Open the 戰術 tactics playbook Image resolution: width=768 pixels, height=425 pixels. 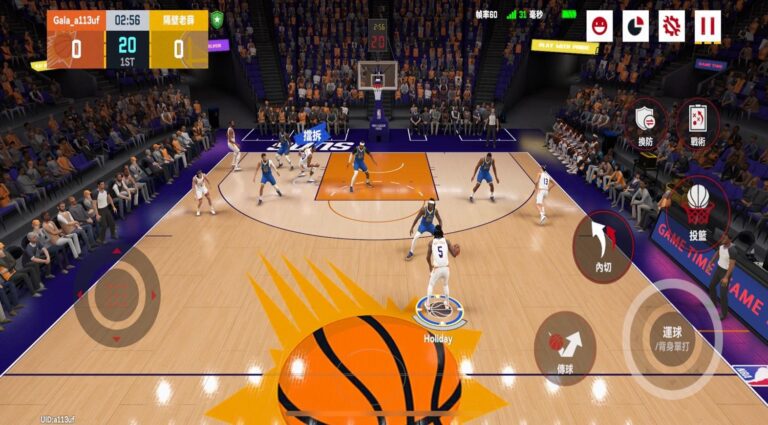tap(697, 122)
